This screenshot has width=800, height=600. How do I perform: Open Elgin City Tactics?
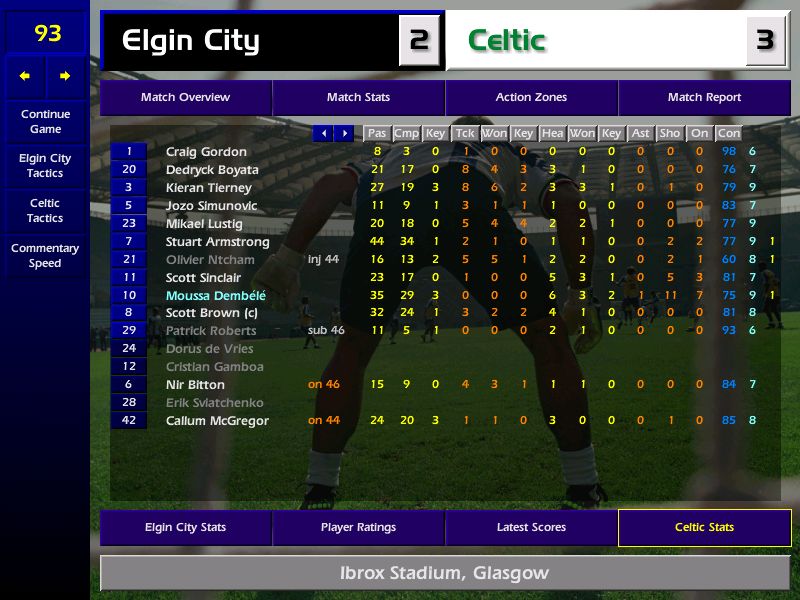pyautogui.click(x=45, y=166)
